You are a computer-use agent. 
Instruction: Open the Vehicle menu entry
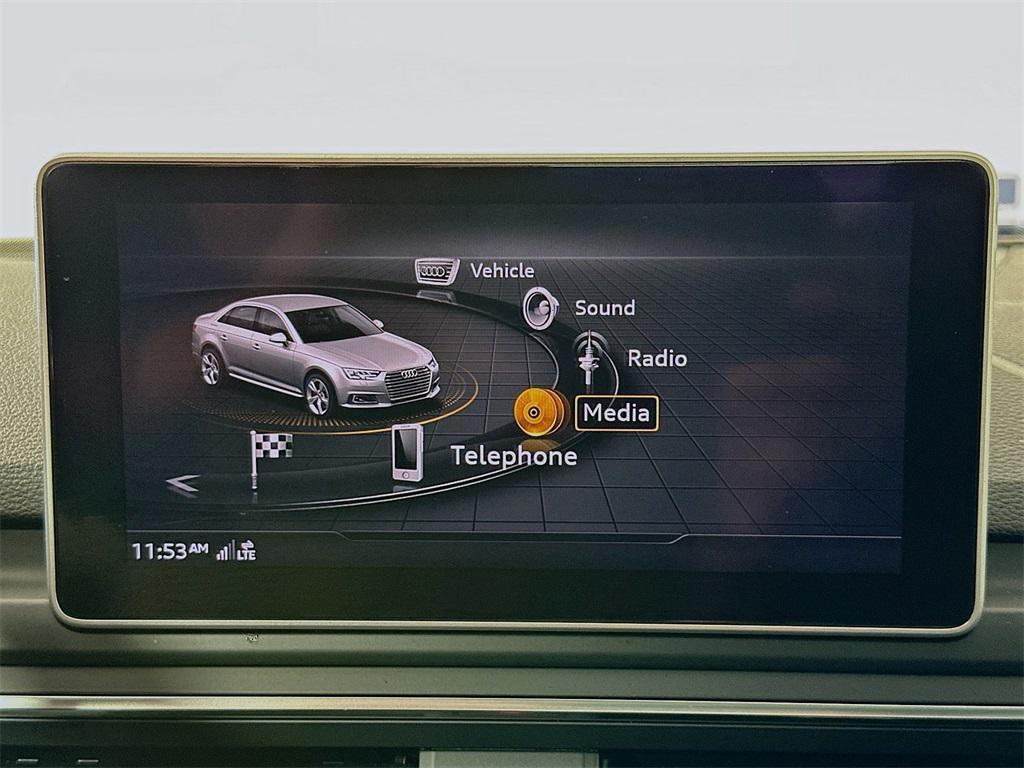tap(502, 271)
